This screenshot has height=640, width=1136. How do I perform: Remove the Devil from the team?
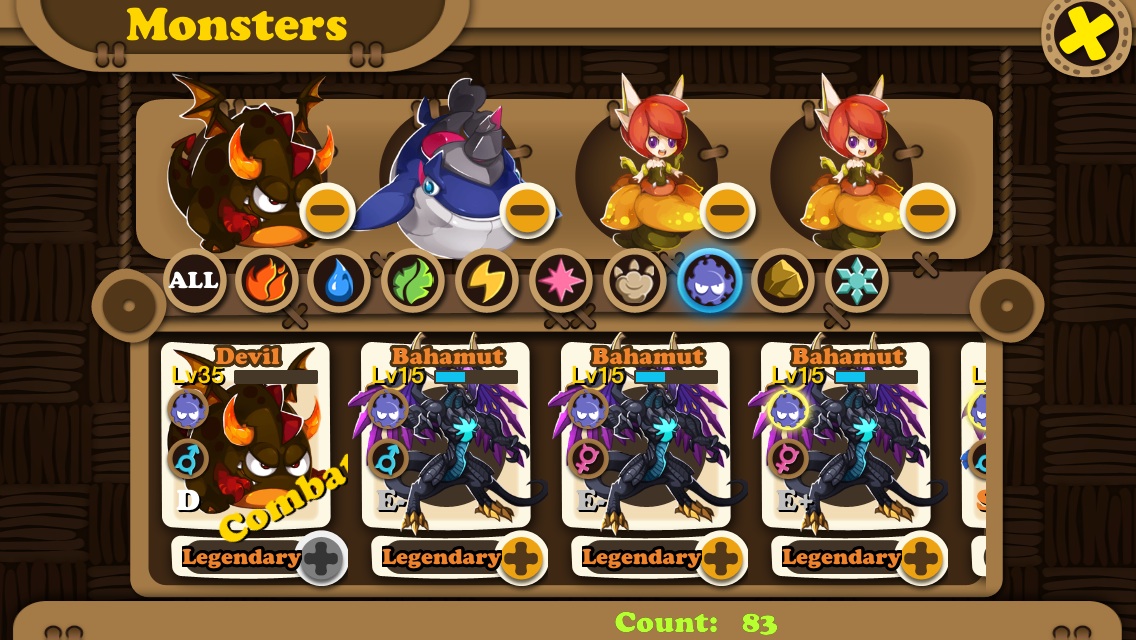(327, 210)
